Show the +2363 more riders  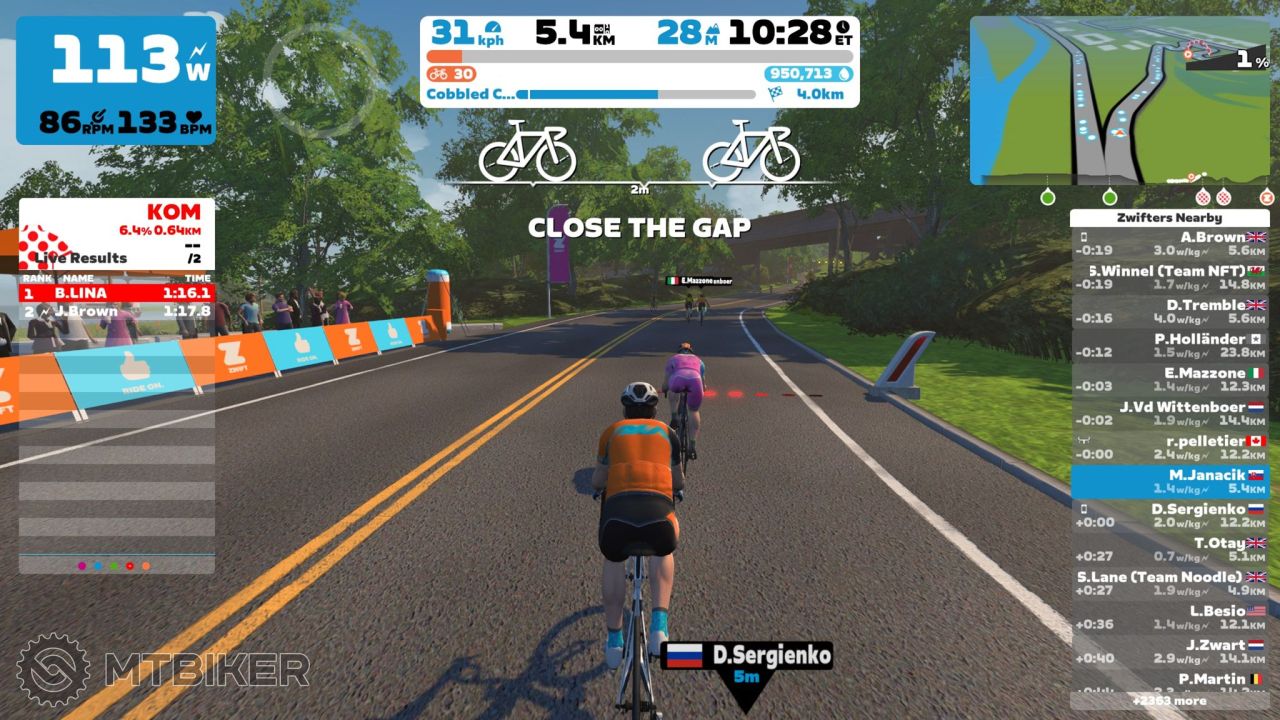click(x=1170, y=701)
